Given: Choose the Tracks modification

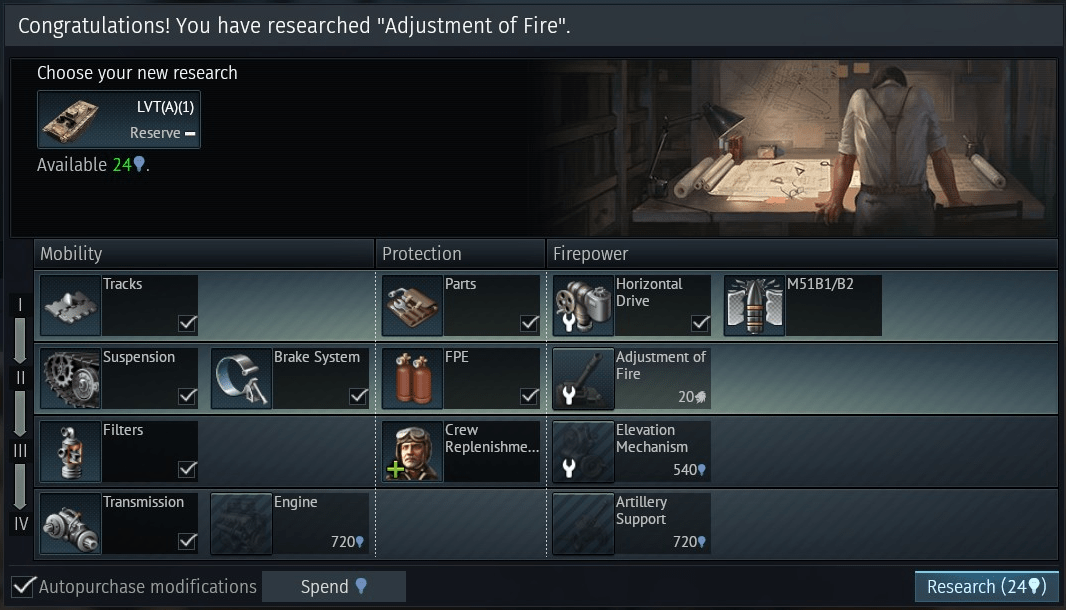Looking at the screenshot, I should pos(119,305).
